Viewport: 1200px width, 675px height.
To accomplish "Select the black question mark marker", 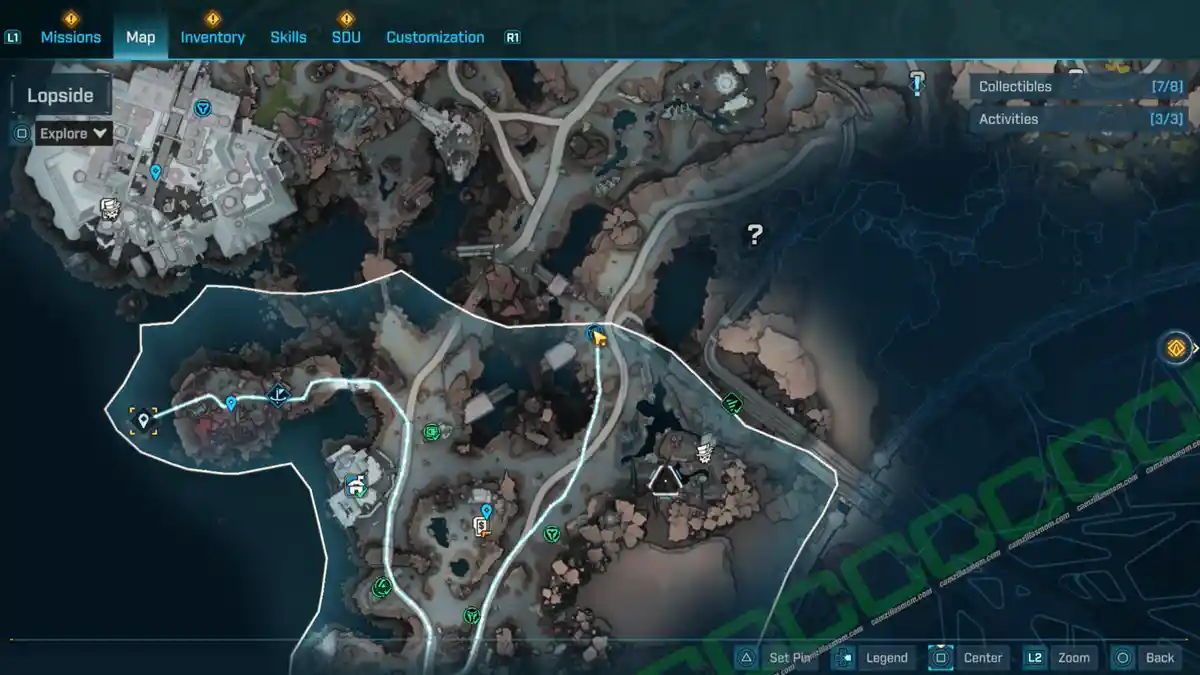I will 755,235.
